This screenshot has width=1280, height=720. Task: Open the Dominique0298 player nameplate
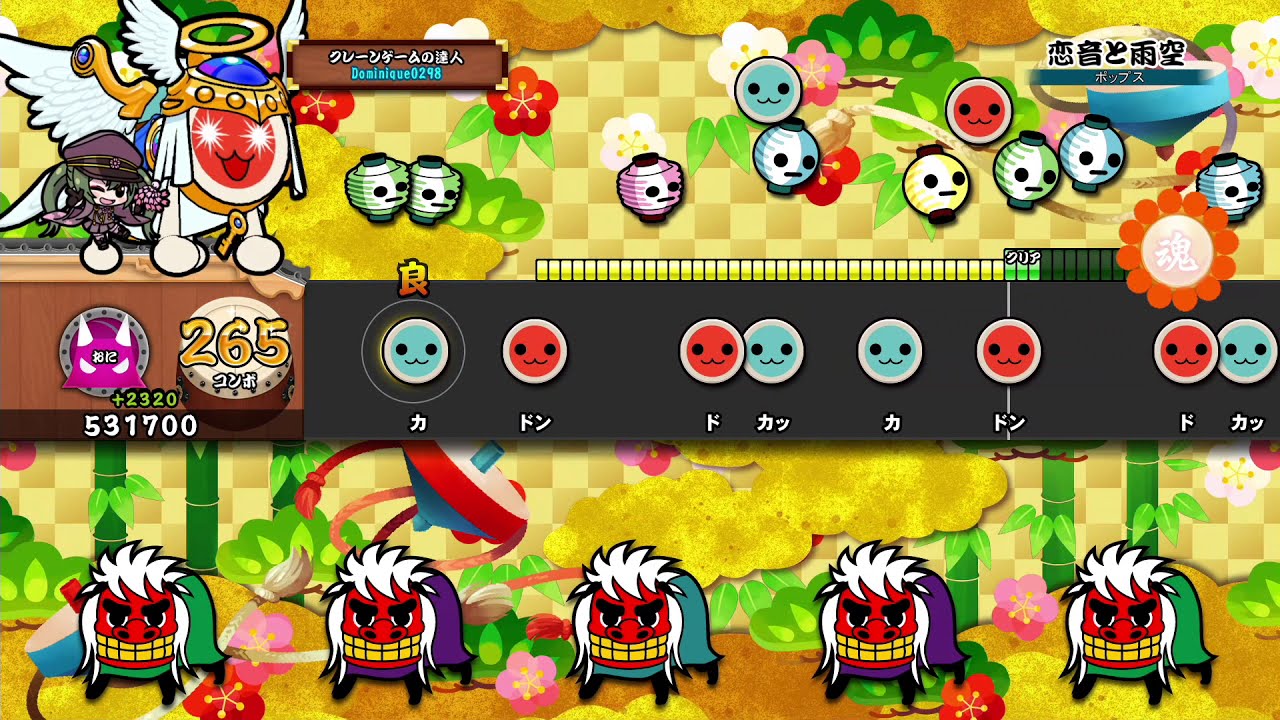pyautogui.click(x=397, y=65)
